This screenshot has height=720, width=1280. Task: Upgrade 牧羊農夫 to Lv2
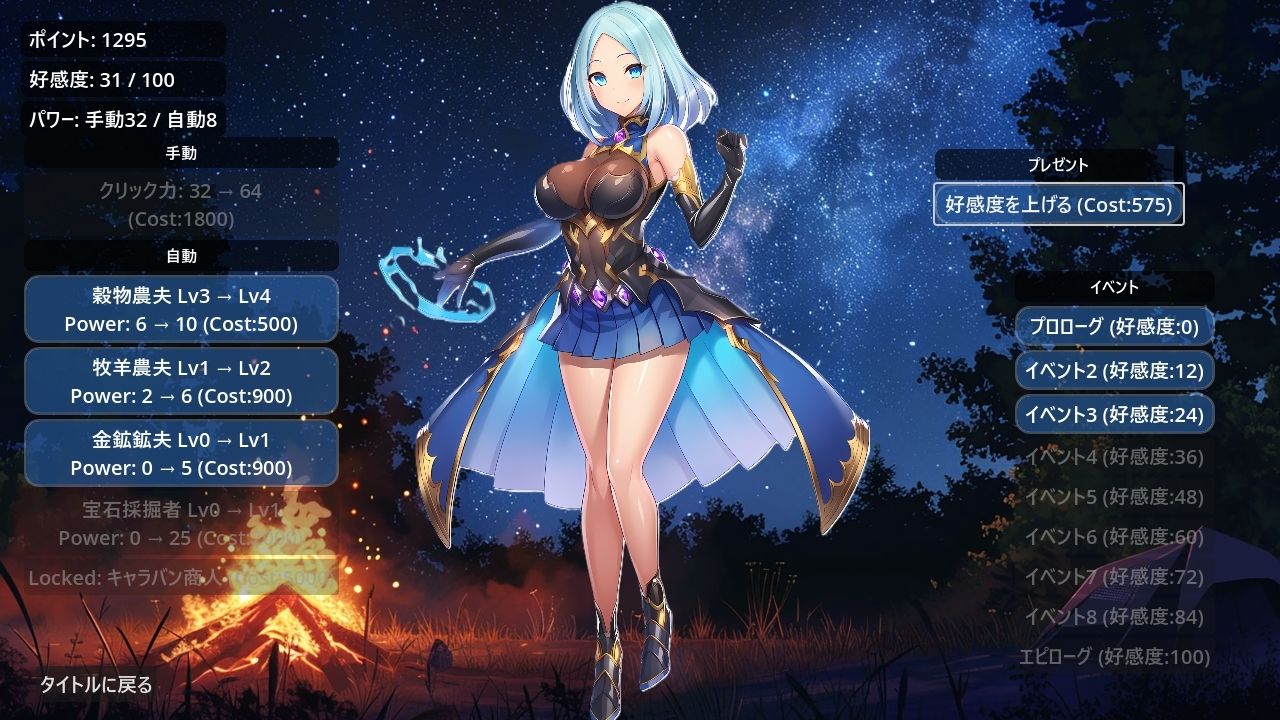[181, 381]
